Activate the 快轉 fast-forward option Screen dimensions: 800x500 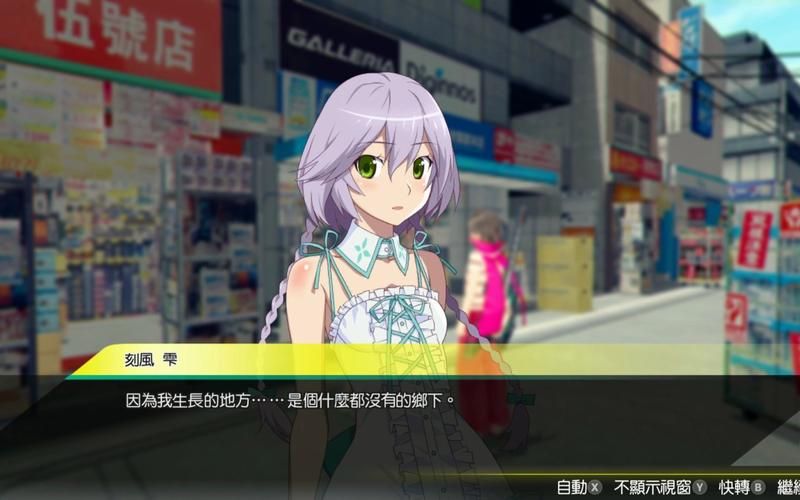click(x=741, y=487)
